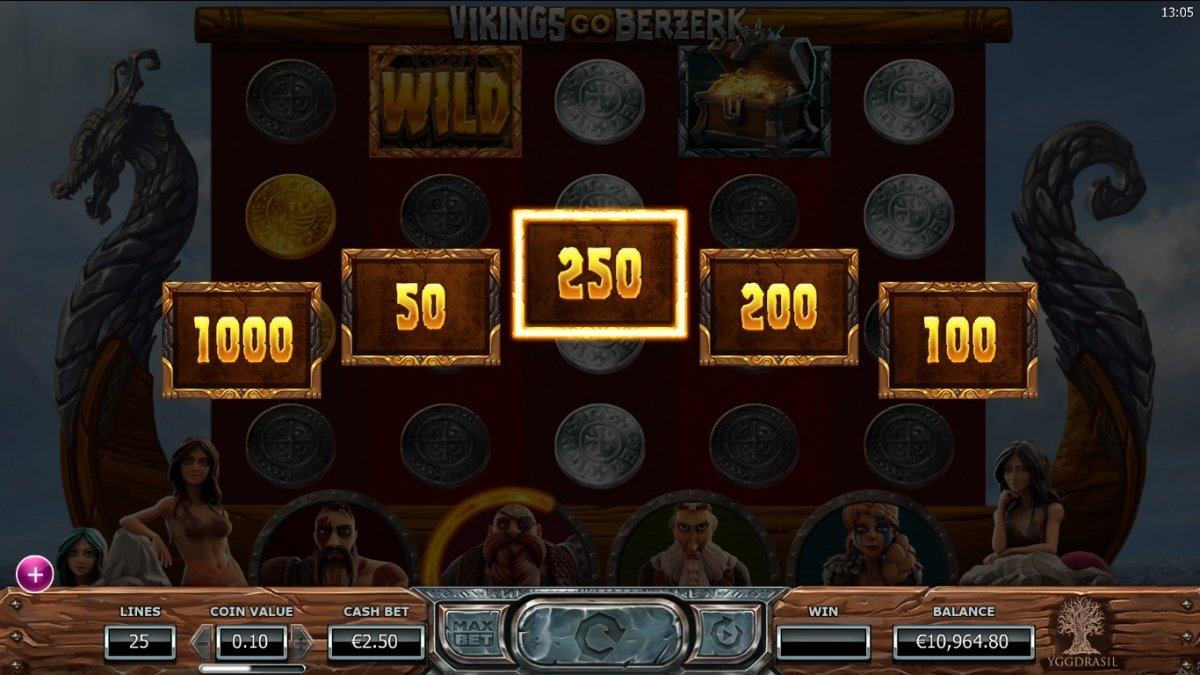Activate the autoplay button
This screenshot has height=675, width=1200.
[x=725, y=633]
